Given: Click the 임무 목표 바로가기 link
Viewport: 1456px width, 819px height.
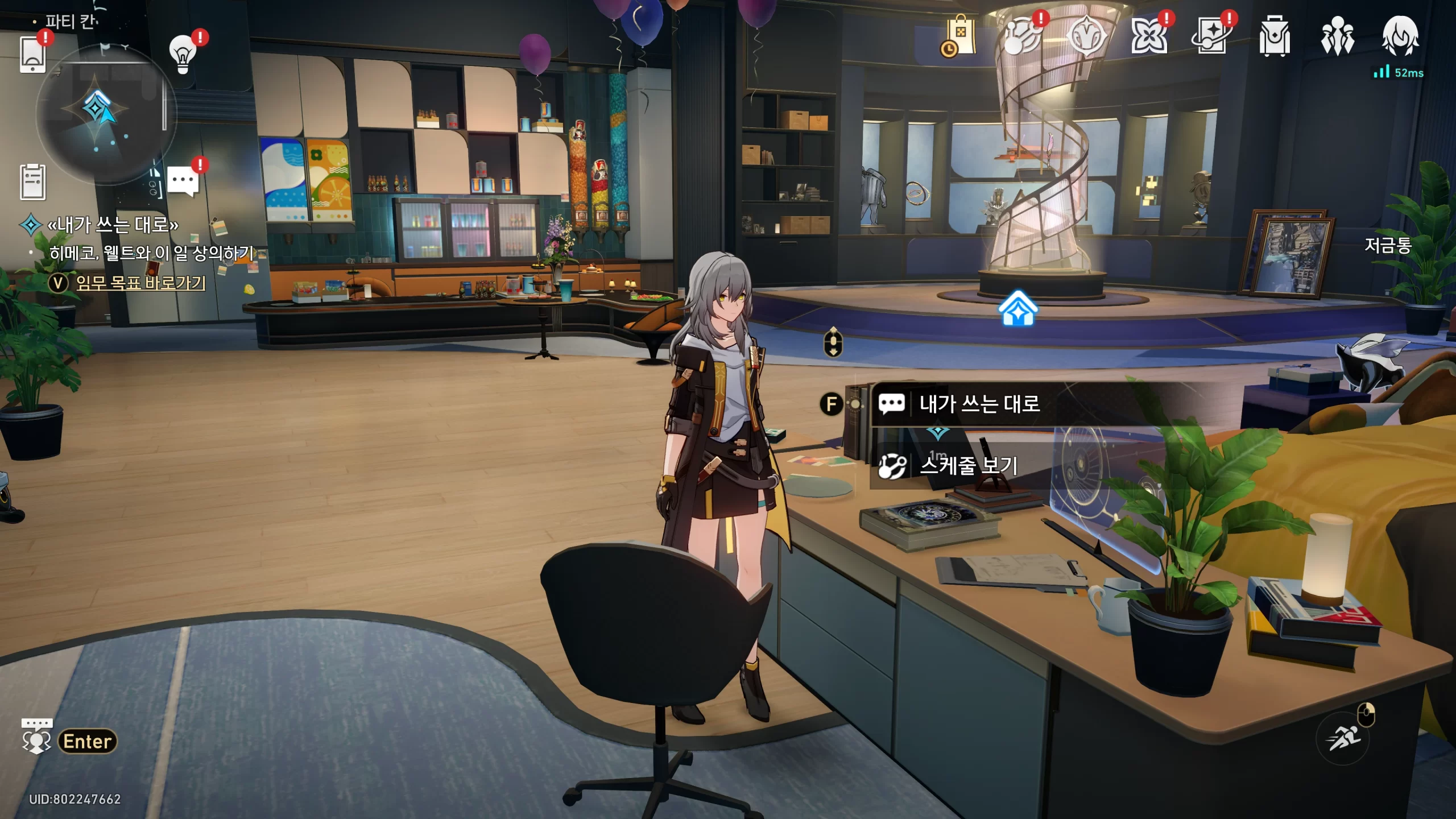Looking at the screenshot, I should click(x=140, y=283).
